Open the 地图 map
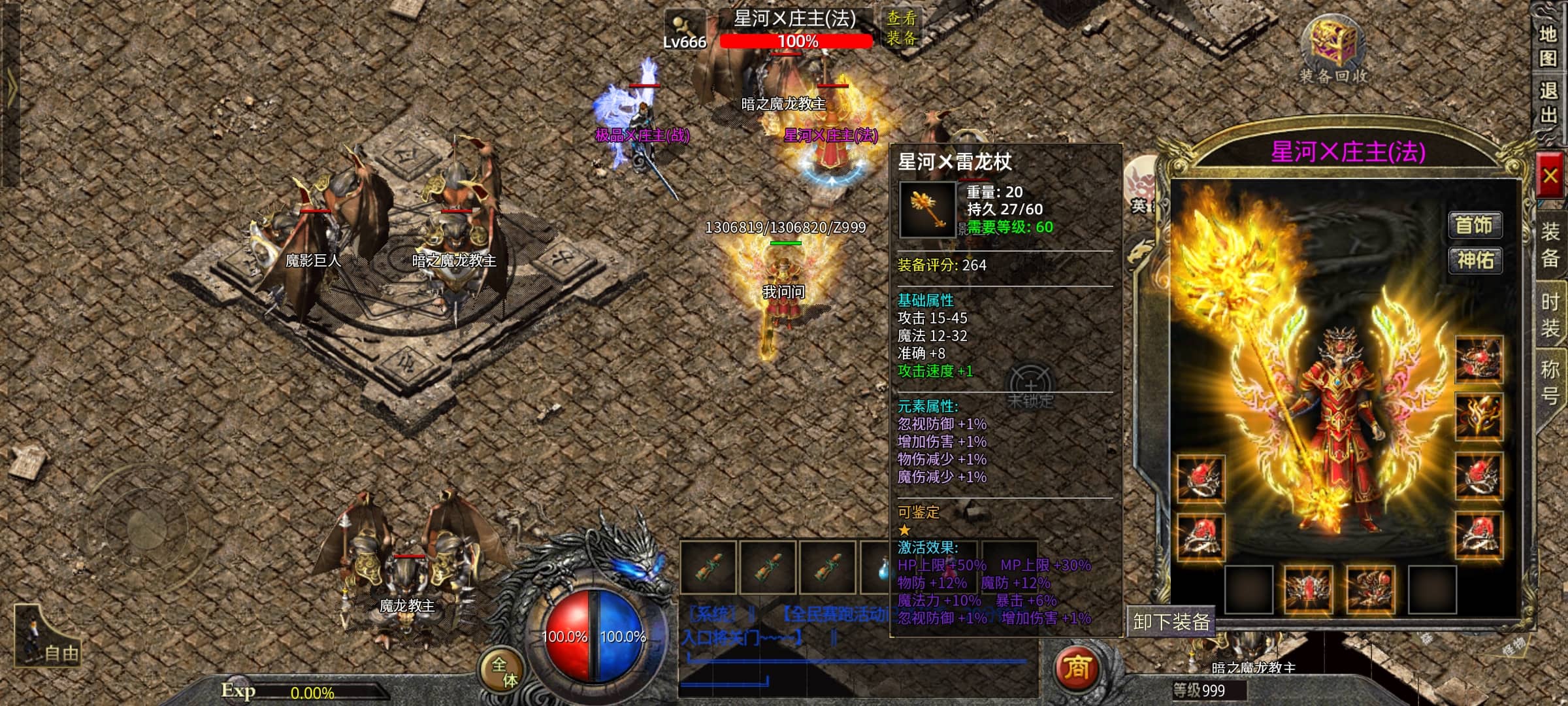Screen dimensions: 1568x706 1547,46
